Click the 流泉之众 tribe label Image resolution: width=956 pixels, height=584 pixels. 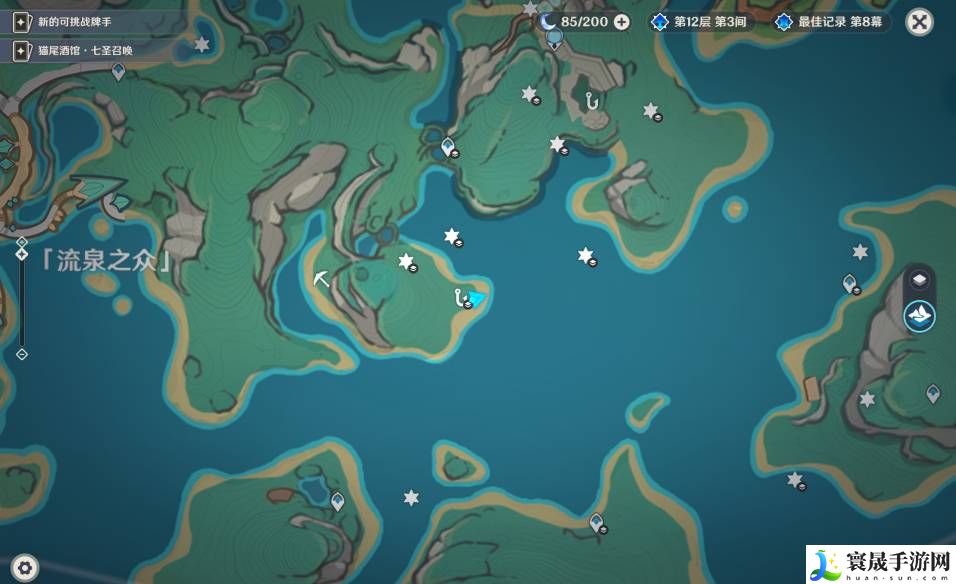106,260
